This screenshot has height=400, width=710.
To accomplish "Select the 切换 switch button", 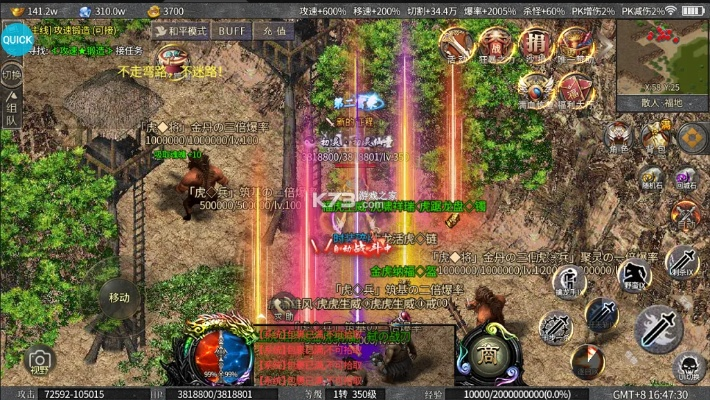I will point(12,77).
